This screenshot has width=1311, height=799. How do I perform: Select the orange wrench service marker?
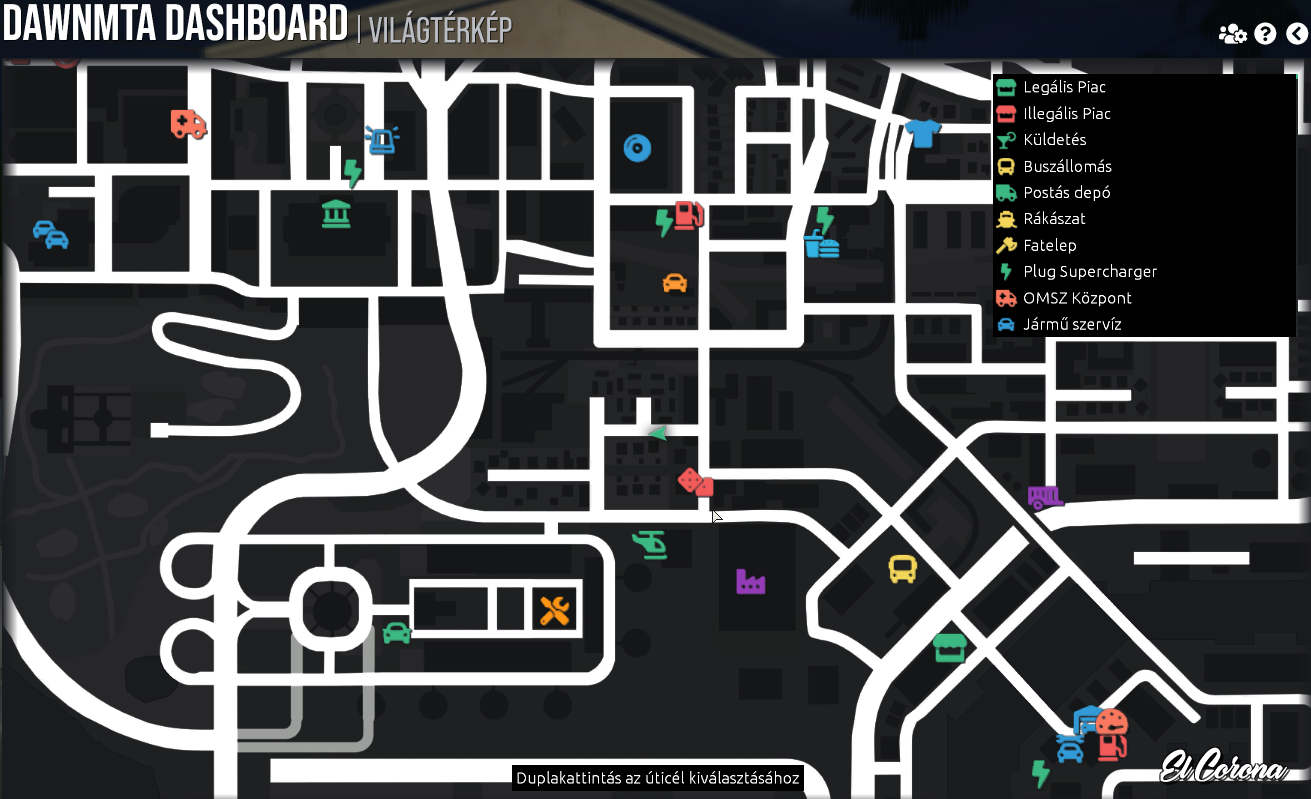554,608
